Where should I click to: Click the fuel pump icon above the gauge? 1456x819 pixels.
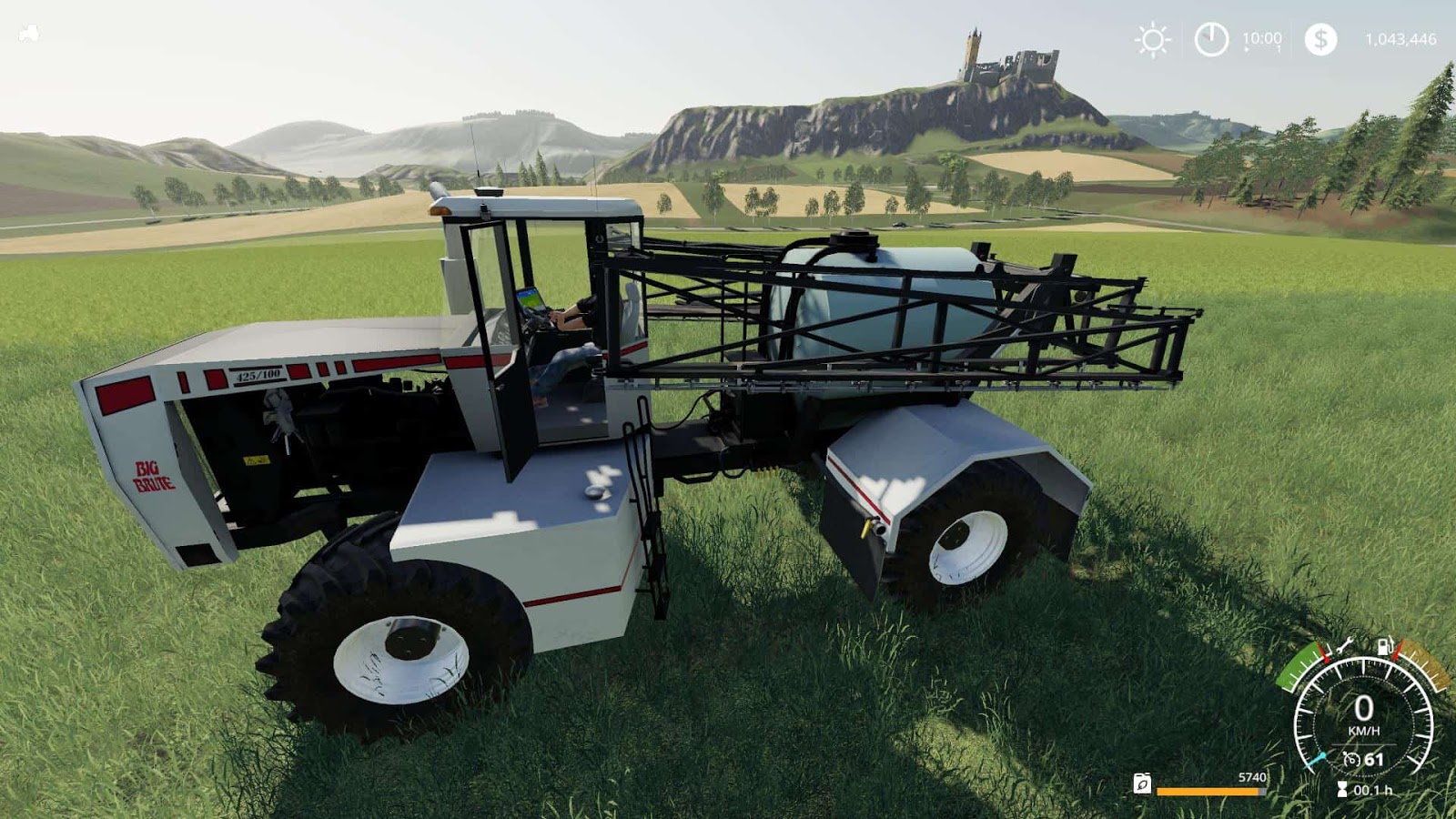(x=1385, y=645)
